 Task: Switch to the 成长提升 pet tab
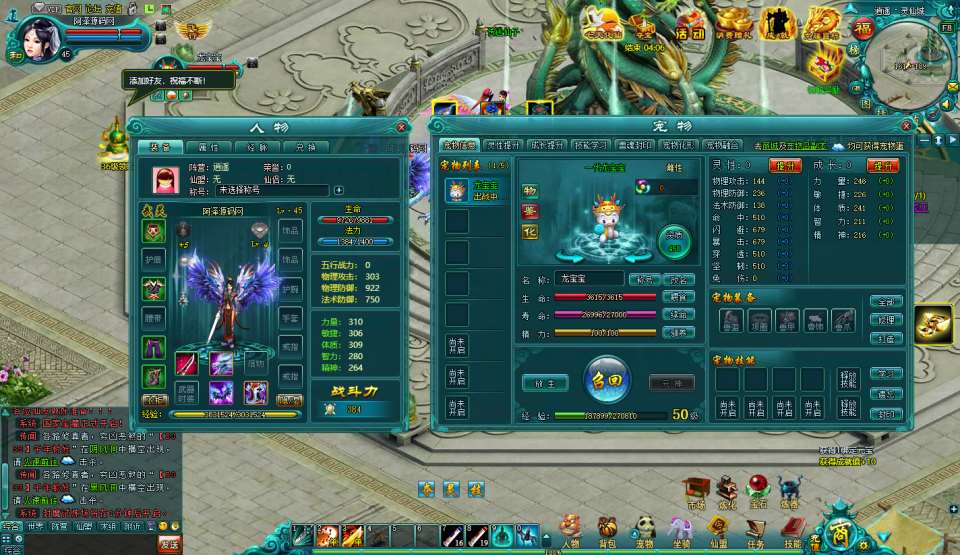[547, 145]
